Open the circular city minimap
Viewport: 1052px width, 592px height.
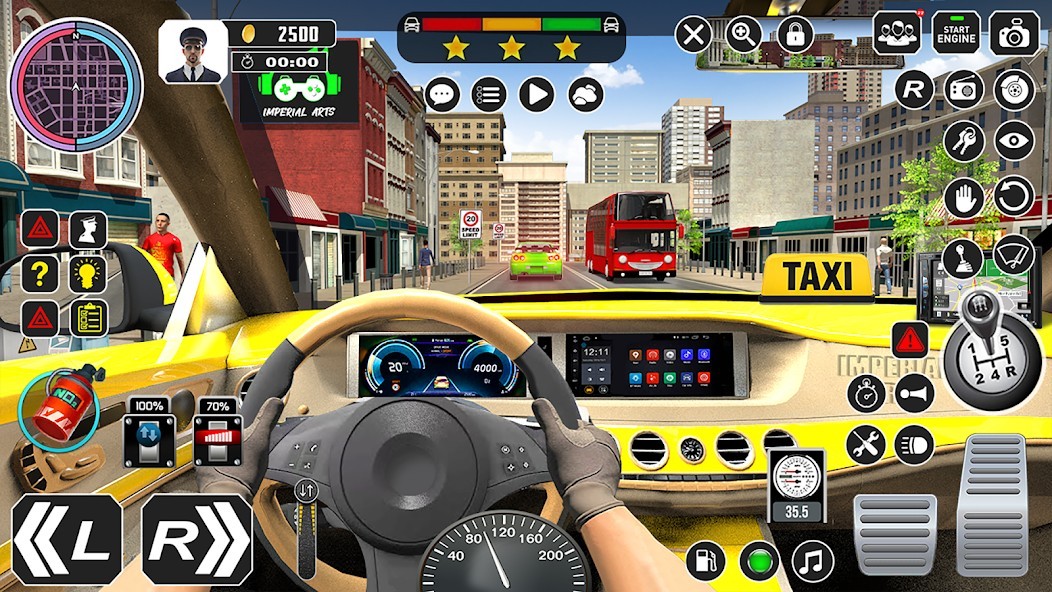point(76,84)
